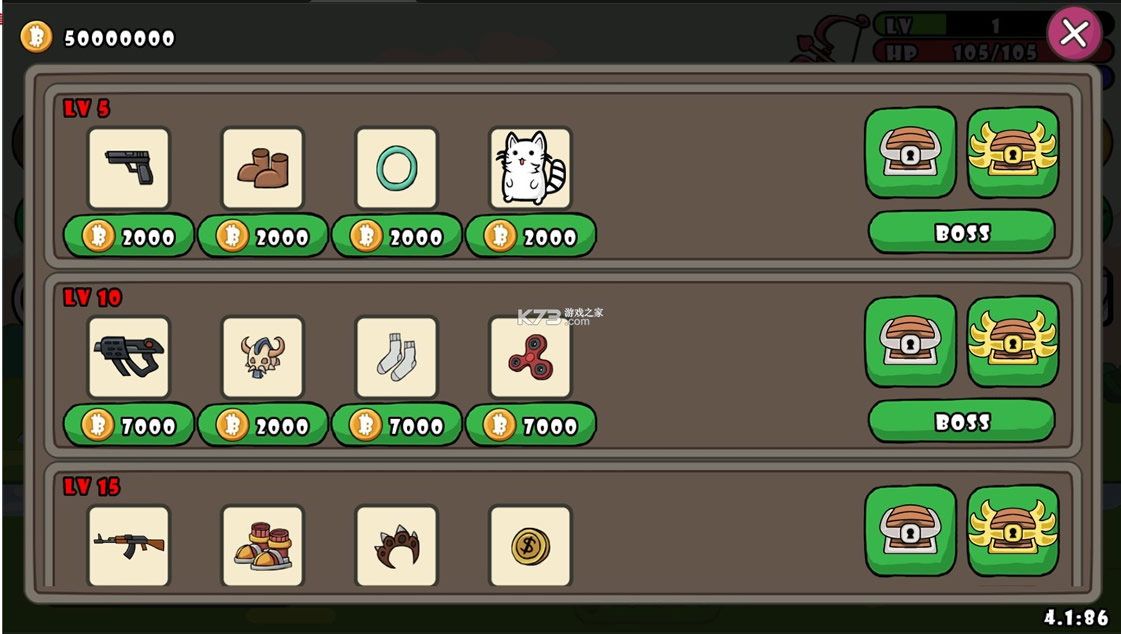Image resolution: width=1121 pixels, height=634 pixels.
Task: Choose the white cat pet item
Action: coord(530,168)
